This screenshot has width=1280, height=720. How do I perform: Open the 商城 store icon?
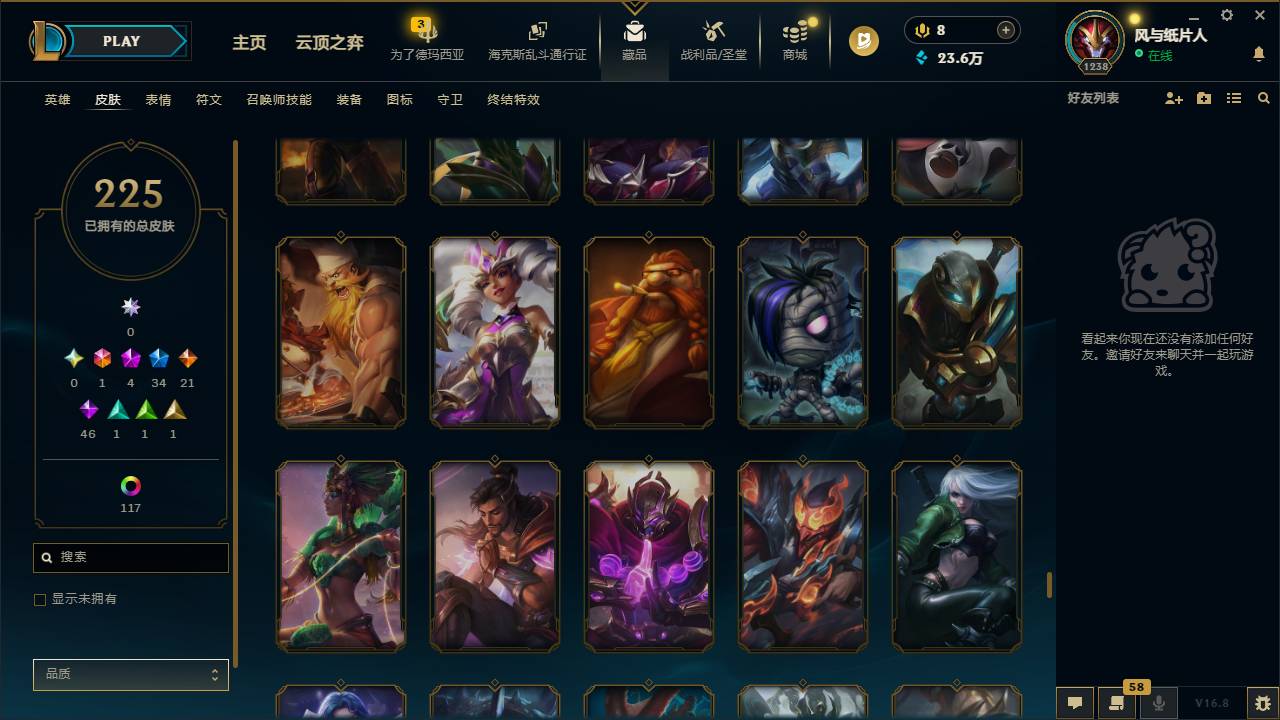point(793,31)
